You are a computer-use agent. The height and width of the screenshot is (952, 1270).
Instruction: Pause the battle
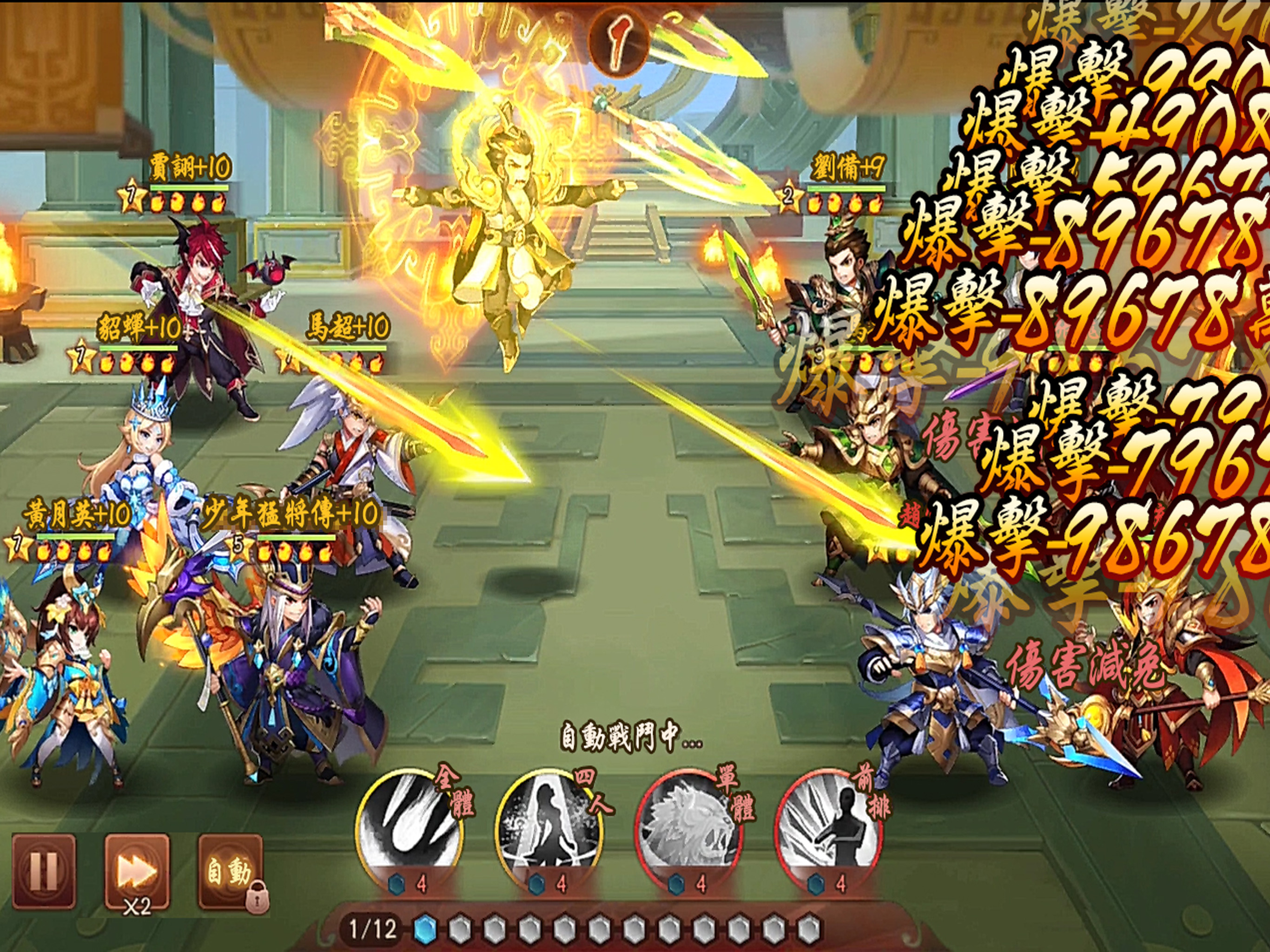[x=44, y=871]
